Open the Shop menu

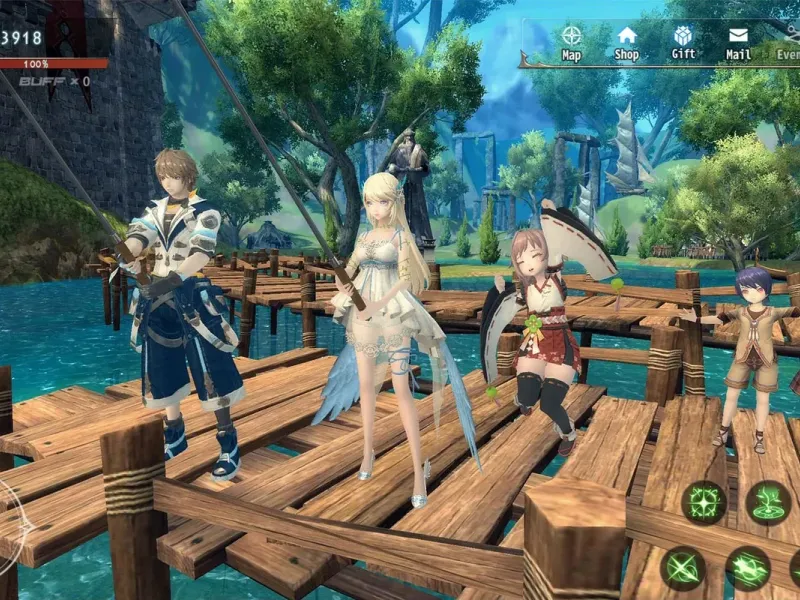coord(627,42)
